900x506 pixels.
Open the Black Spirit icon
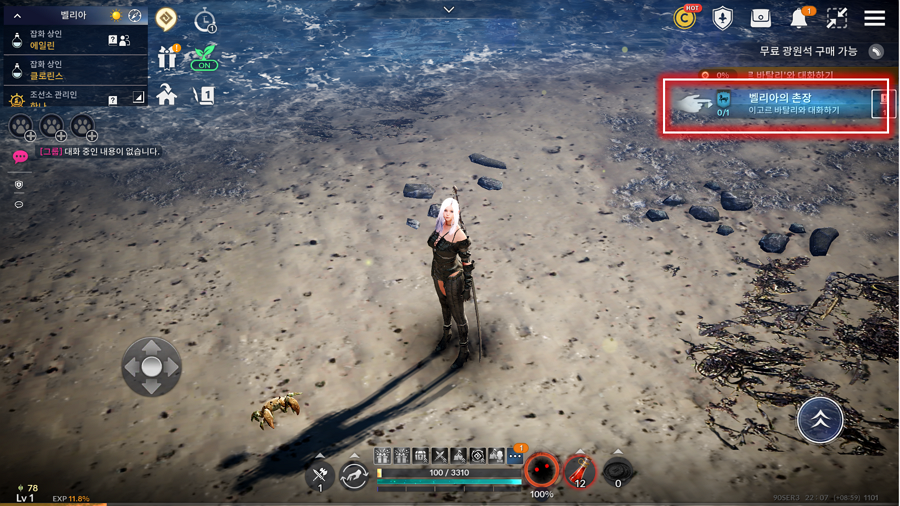pyautogui.click(x=541, y=468)
